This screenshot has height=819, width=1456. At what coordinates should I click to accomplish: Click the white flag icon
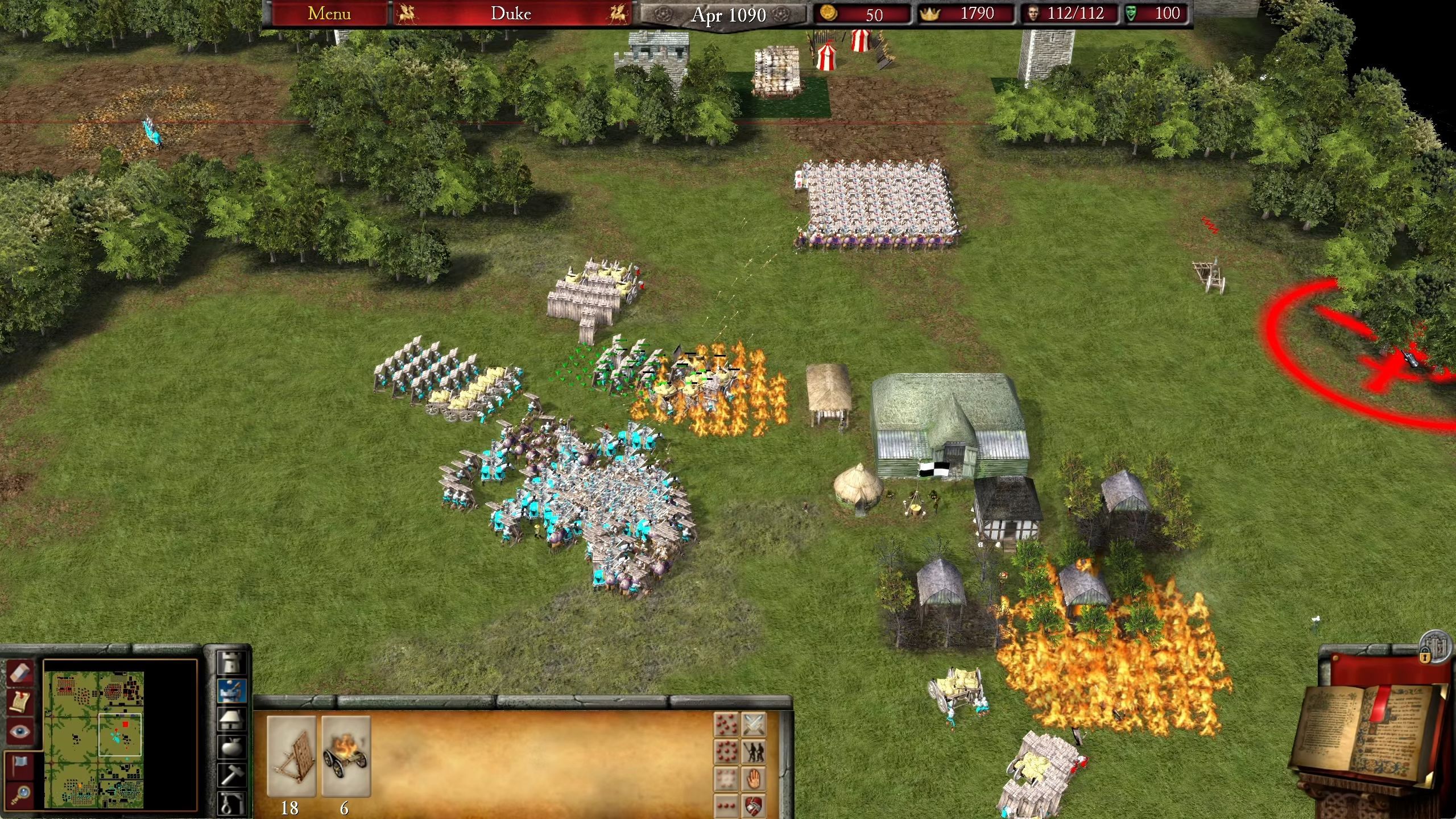point(20,764)
